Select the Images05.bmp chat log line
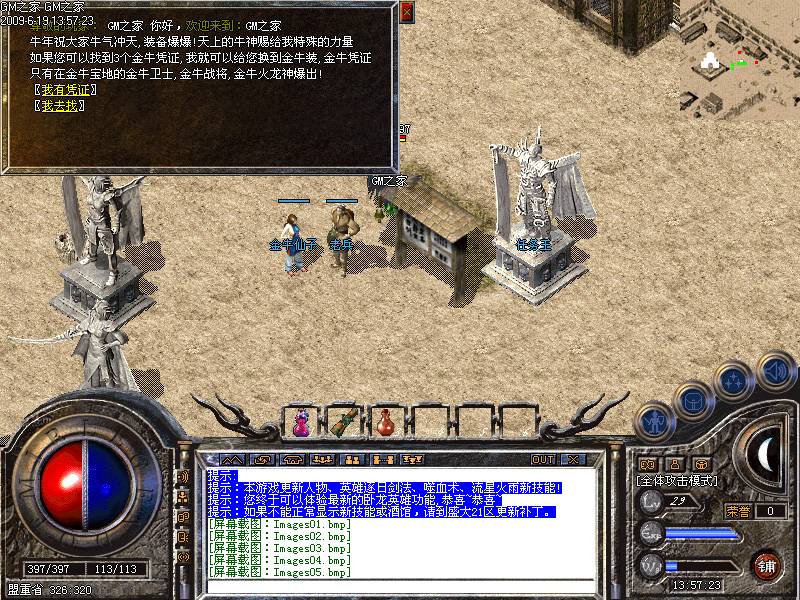The width and height of the screenshot is (800, 600). pyautogui.click(x=279, y=573)
